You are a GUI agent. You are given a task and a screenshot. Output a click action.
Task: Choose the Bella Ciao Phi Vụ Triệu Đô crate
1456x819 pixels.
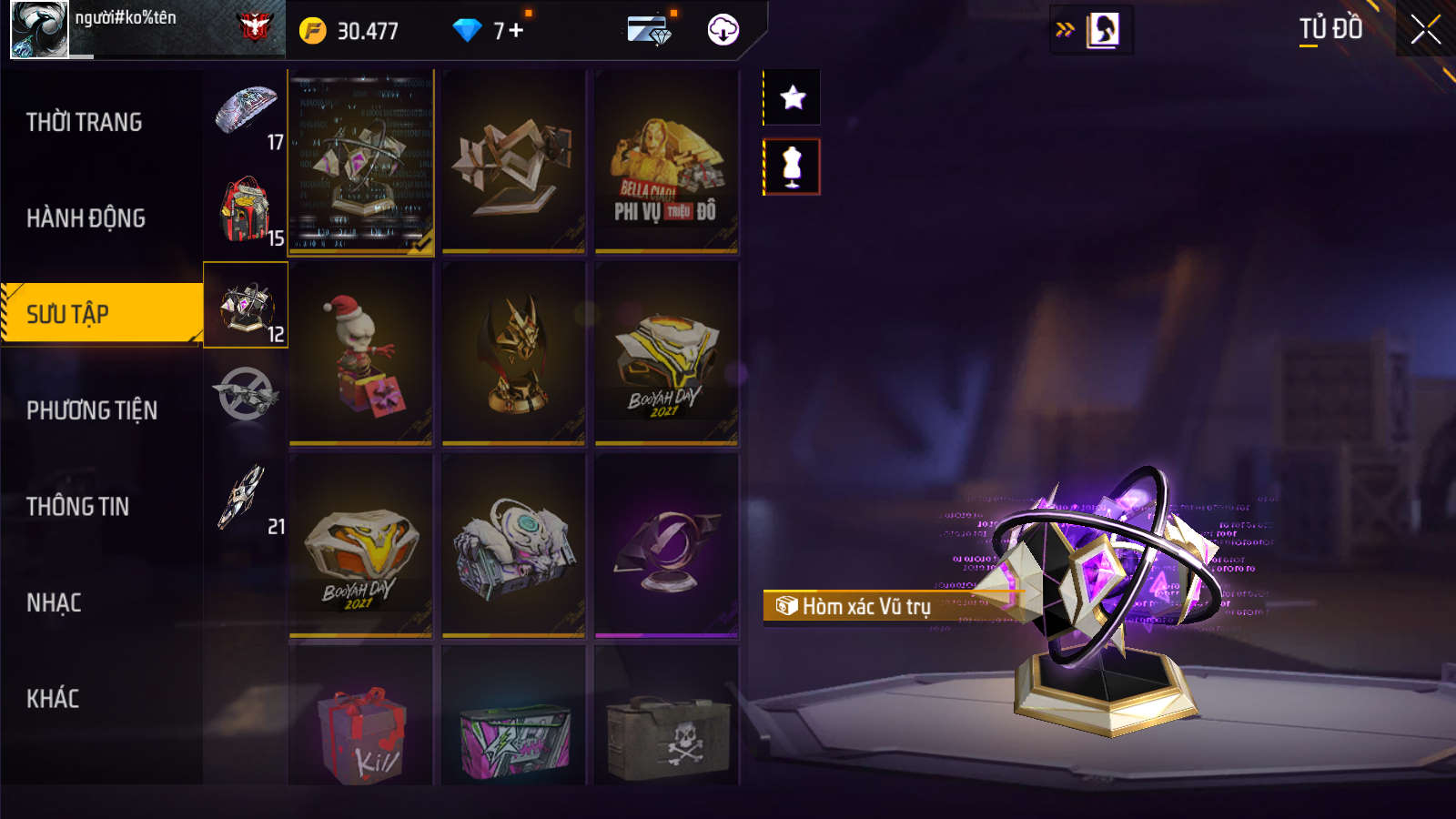tap(666, 162)
